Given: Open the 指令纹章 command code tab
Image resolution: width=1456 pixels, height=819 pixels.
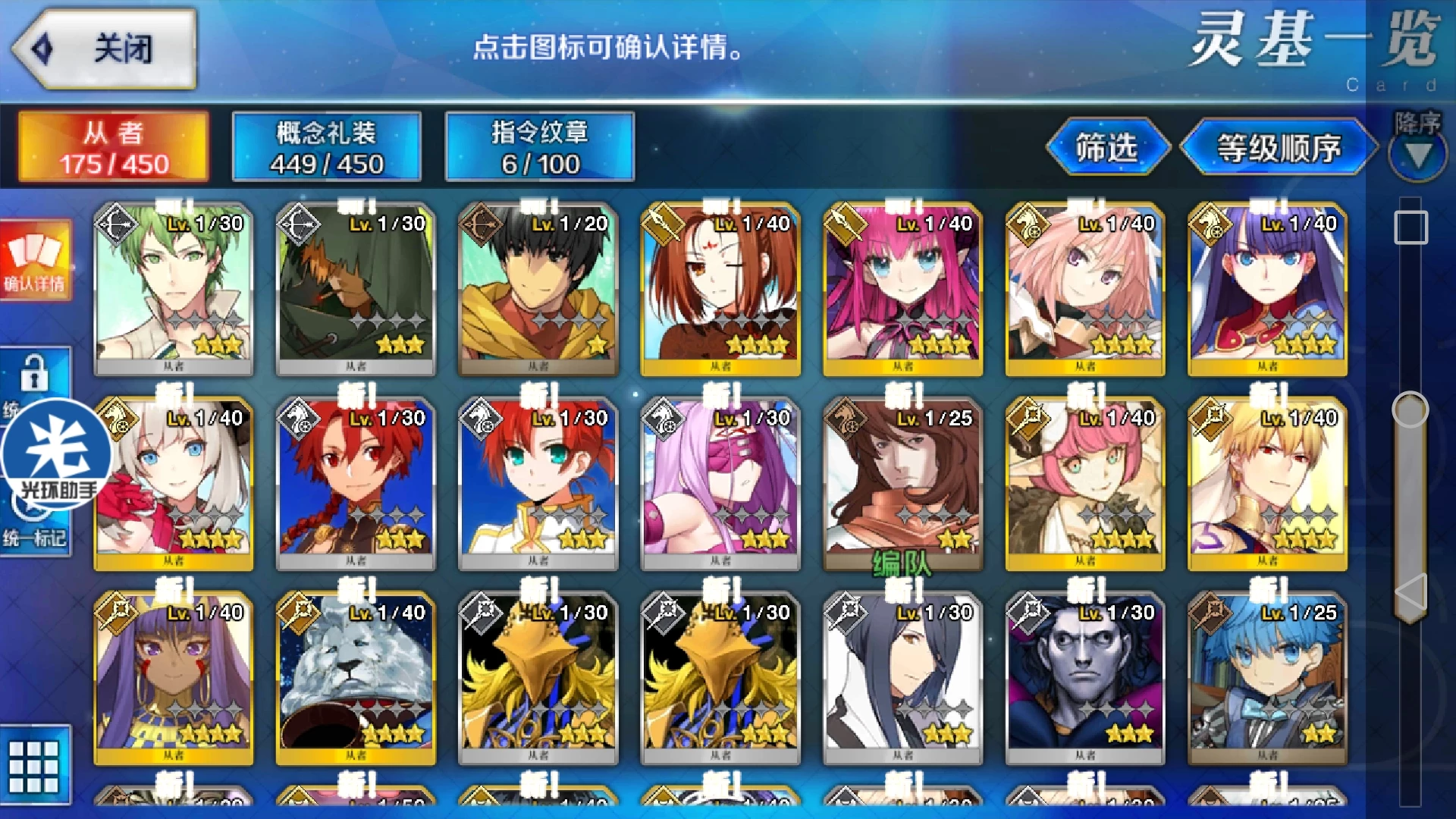Looking at the screenshot, I should [x=539, y=147].
